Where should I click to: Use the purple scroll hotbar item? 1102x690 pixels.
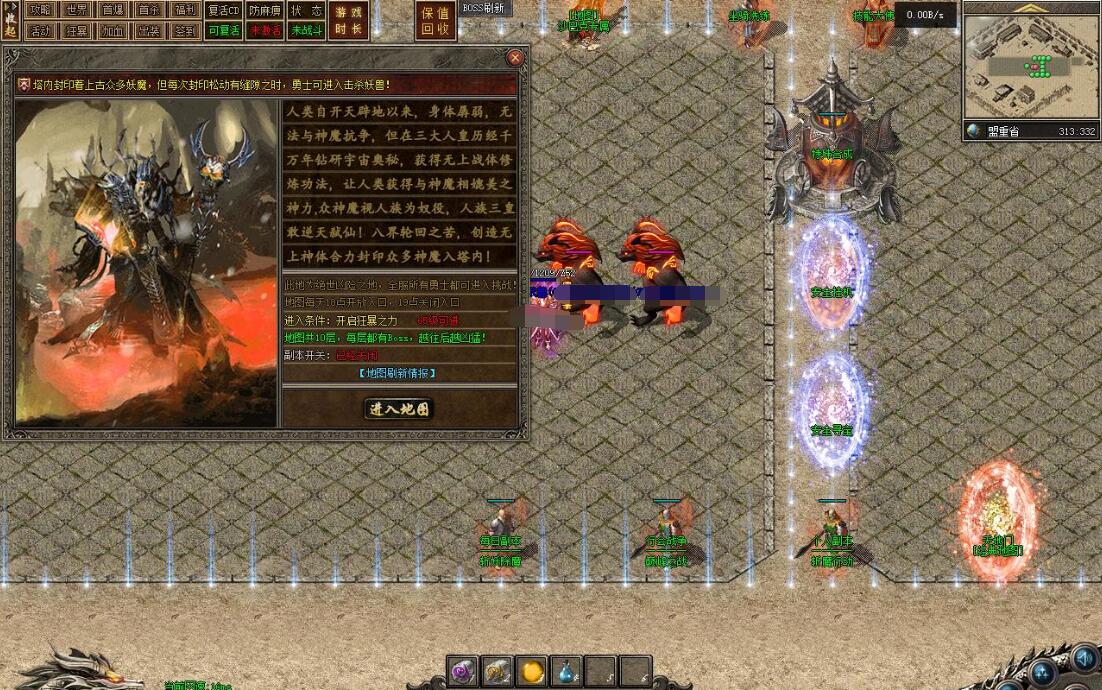[462, 671]
